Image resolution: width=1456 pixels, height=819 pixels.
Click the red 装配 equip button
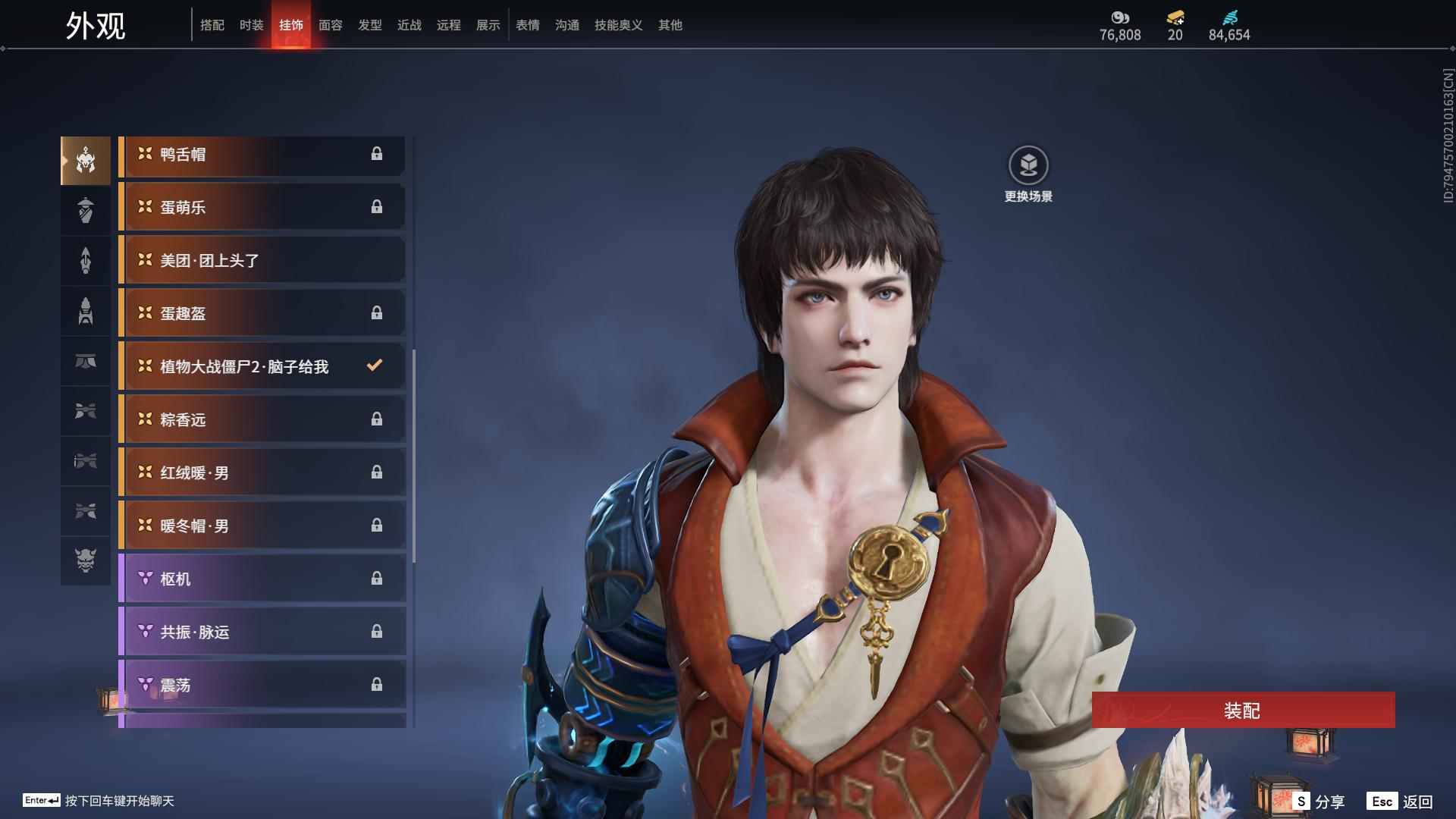coord(1242,710)
